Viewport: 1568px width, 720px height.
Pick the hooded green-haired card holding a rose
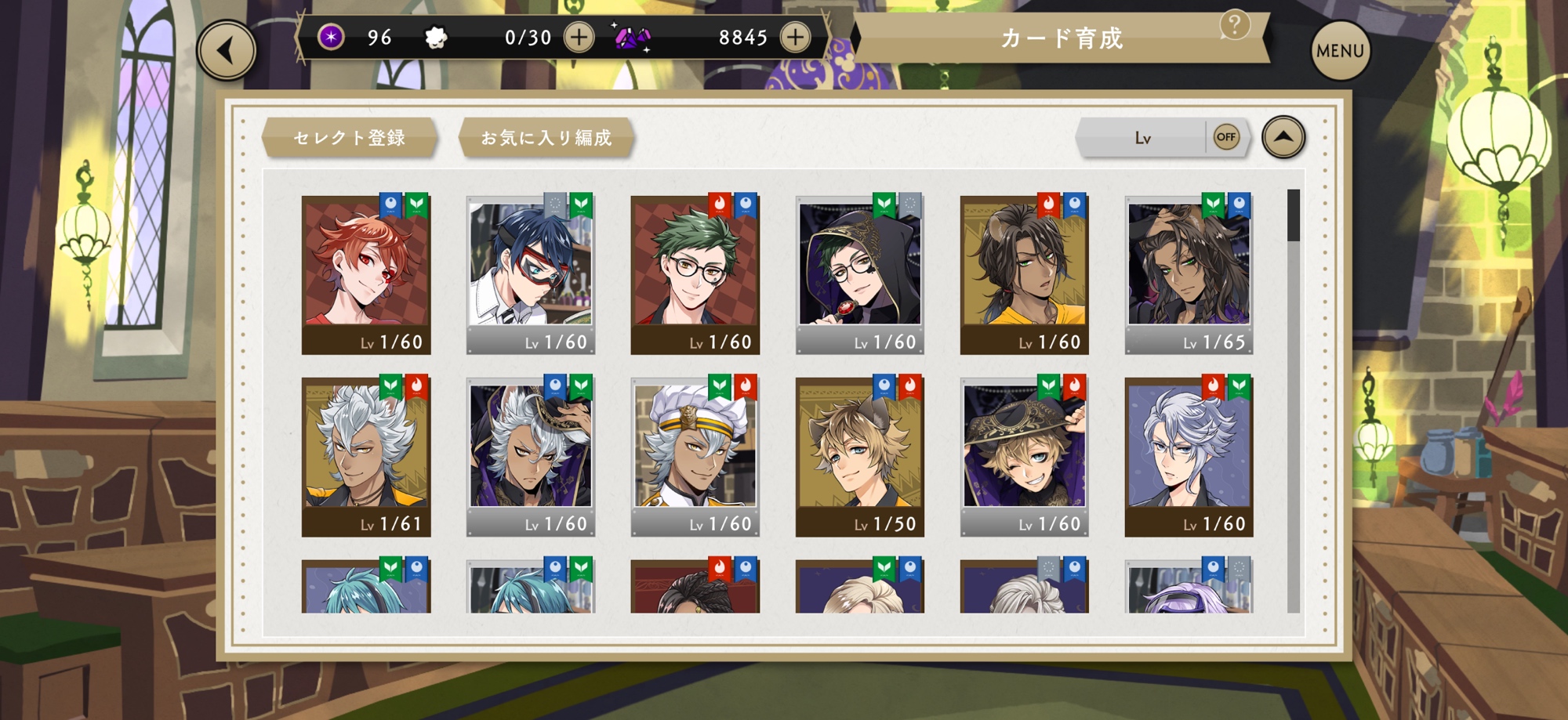click(860, 274)
